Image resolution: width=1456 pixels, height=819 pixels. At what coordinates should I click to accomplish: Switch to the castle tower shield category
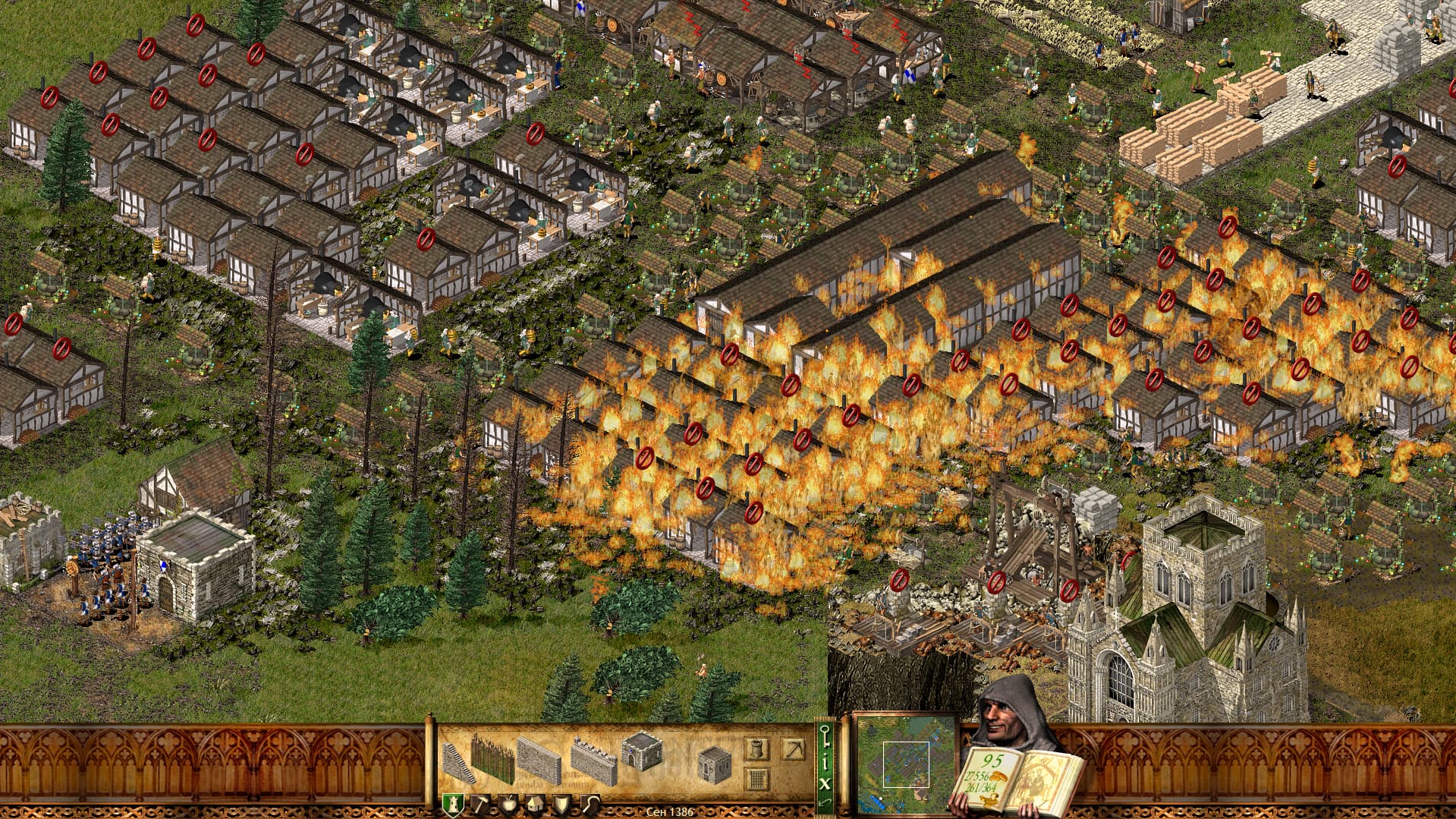(453, 804)
